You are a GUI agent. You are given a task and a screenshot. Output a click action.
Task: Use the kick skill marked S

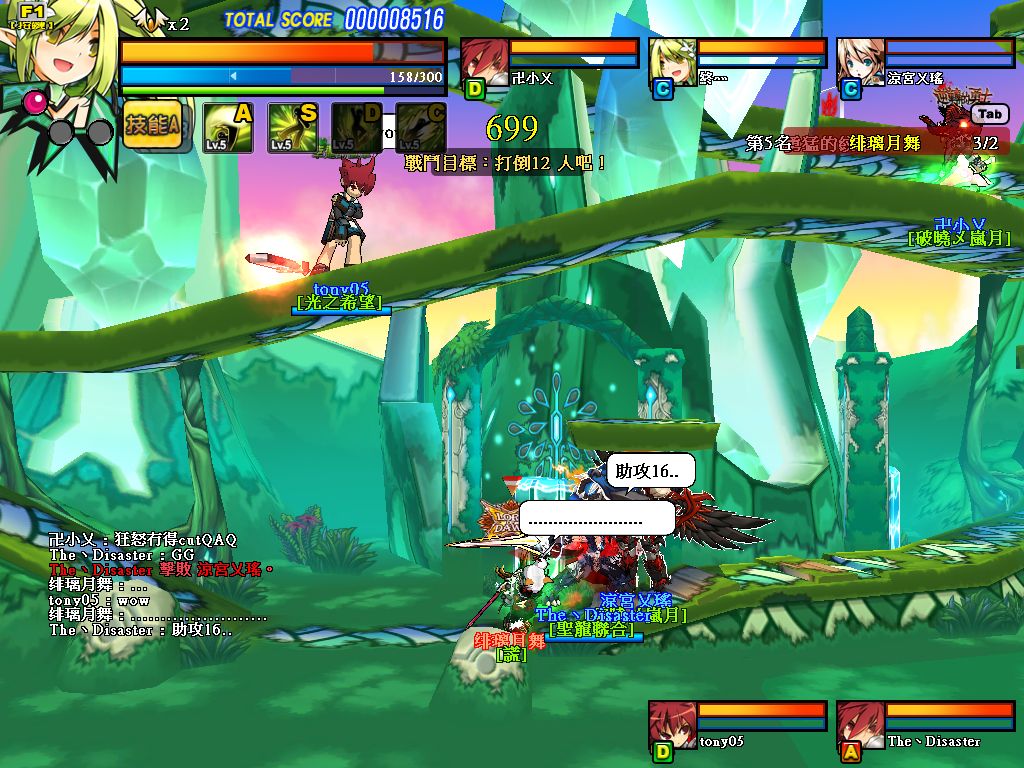pyautogui.click(x=293, y=128)
